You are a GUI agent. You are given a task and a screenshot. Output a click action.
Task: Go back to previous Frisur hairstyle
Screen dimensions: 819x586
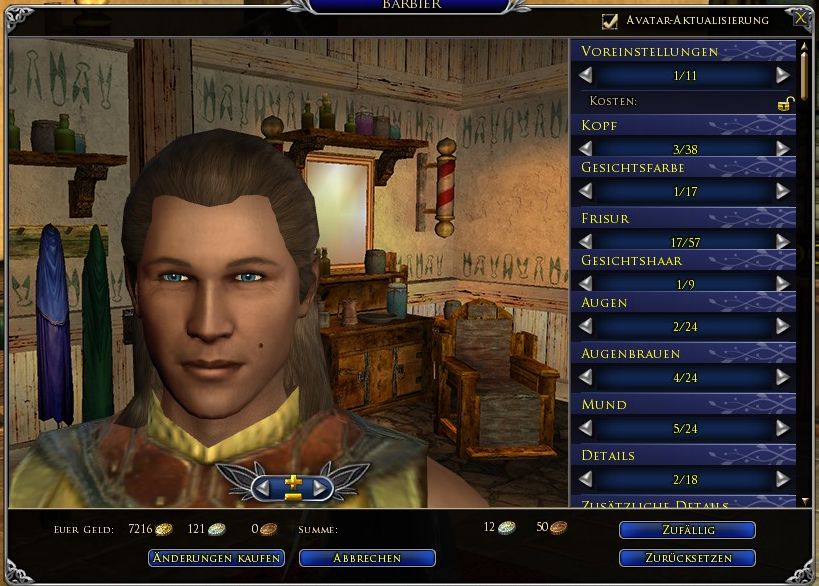(x=586, y=241)
